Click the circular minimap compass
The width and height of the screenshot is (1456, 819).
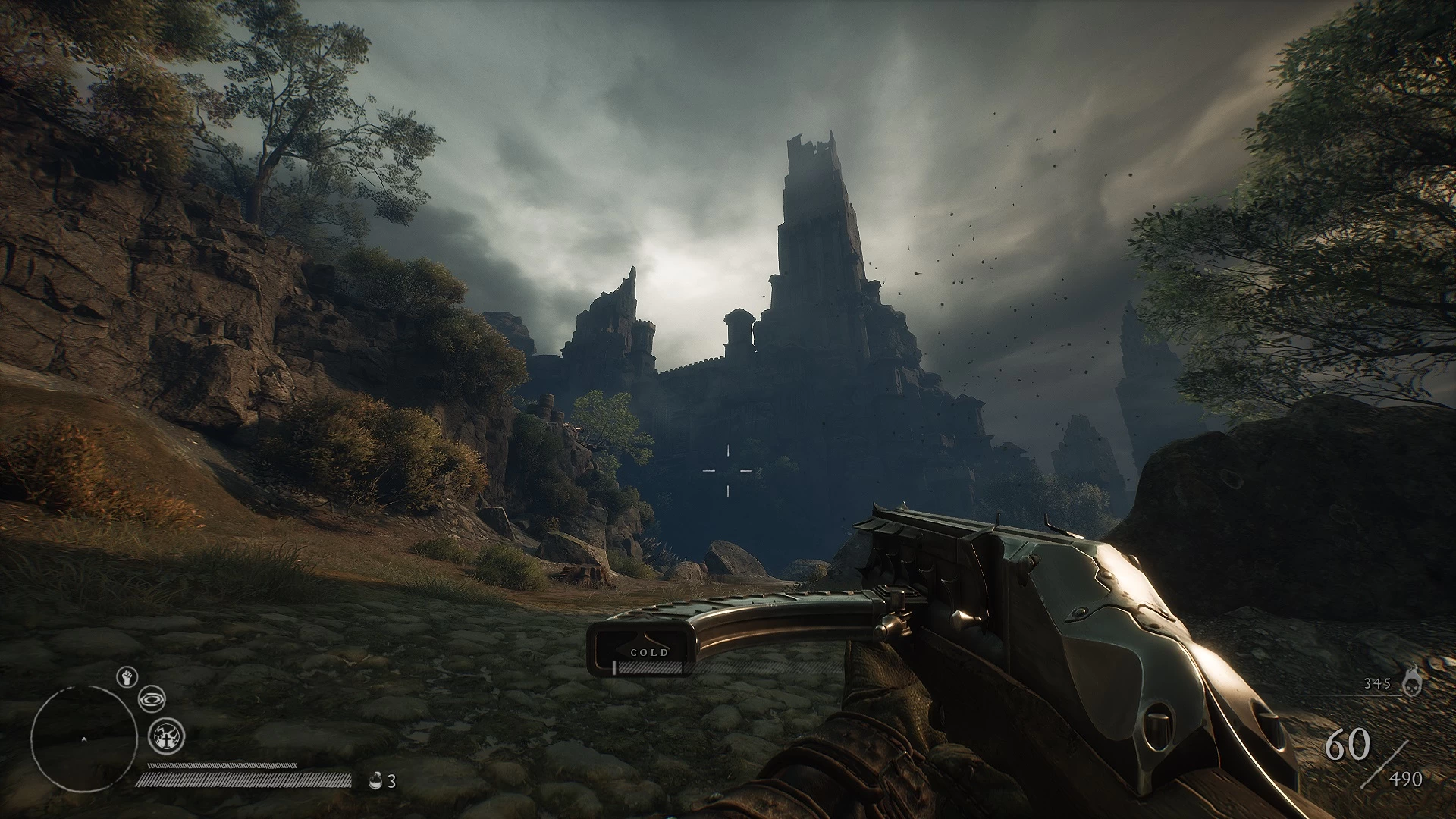click(83, 739)
